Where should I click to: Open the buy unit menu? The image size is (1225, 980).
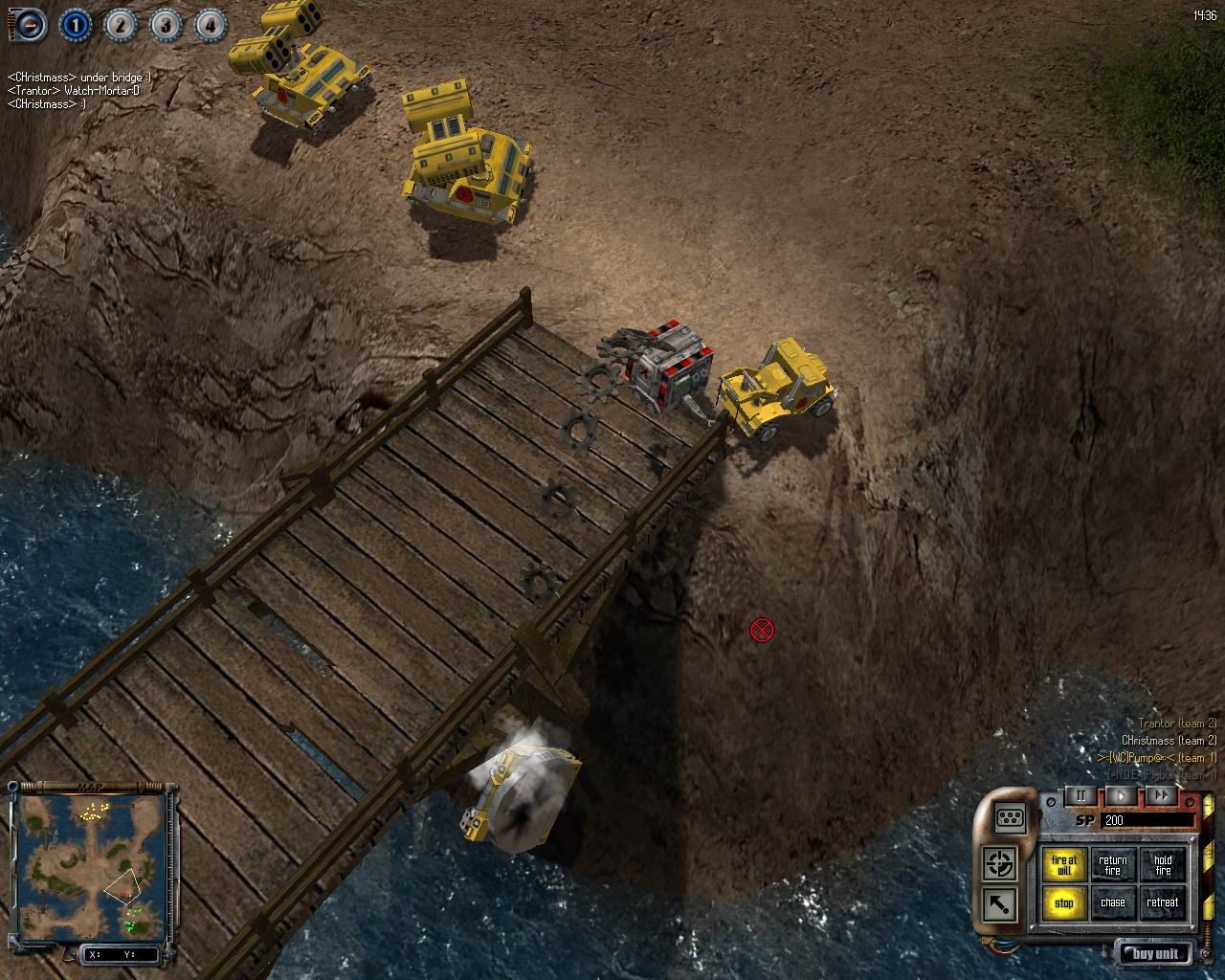(x=1156, y=953)
